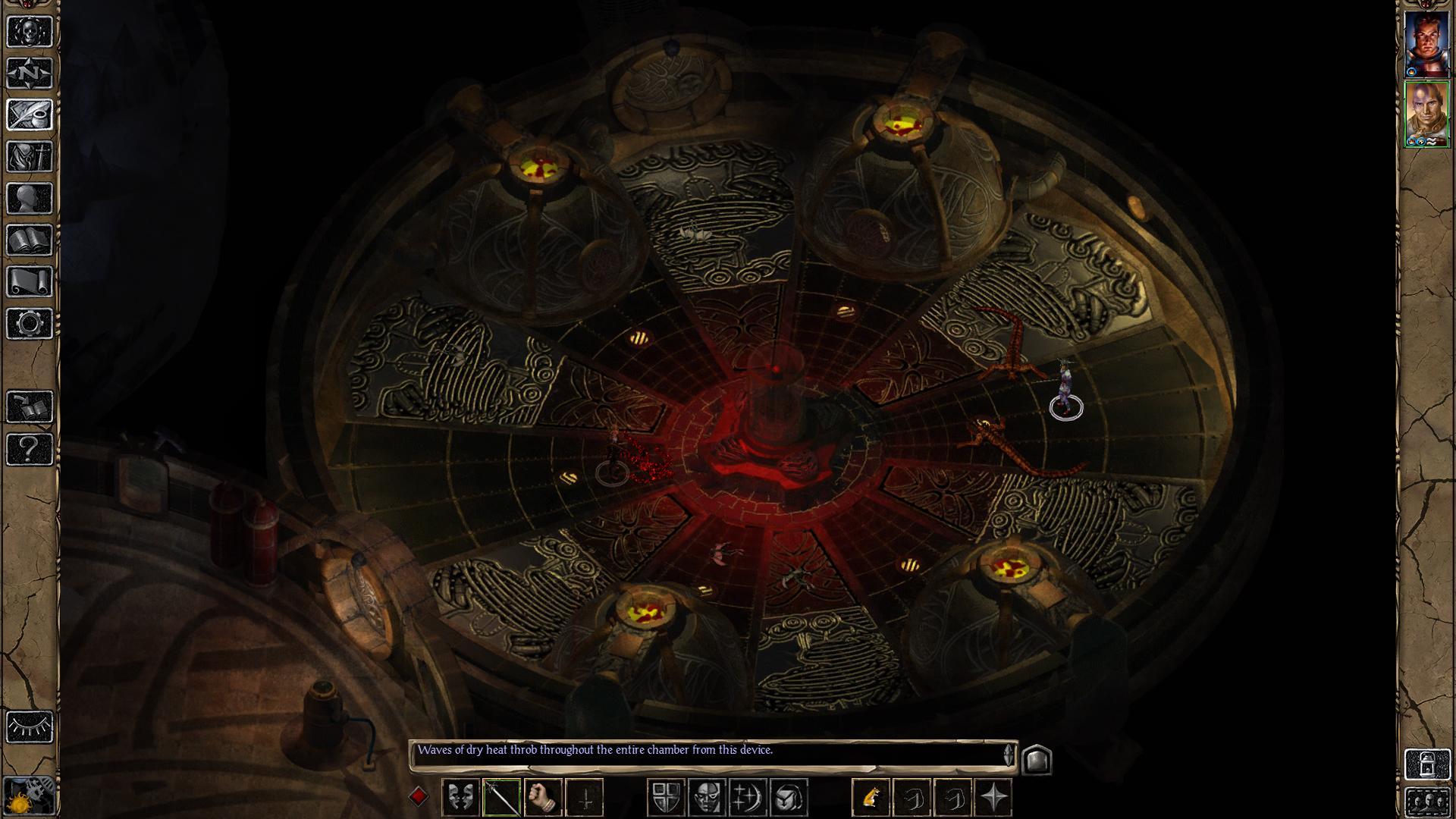Image resolution: width=1456 pixels, height=819 pixels.
Task: Select the red-haired warrior portrait
Action: click(x=1426, y=44)
